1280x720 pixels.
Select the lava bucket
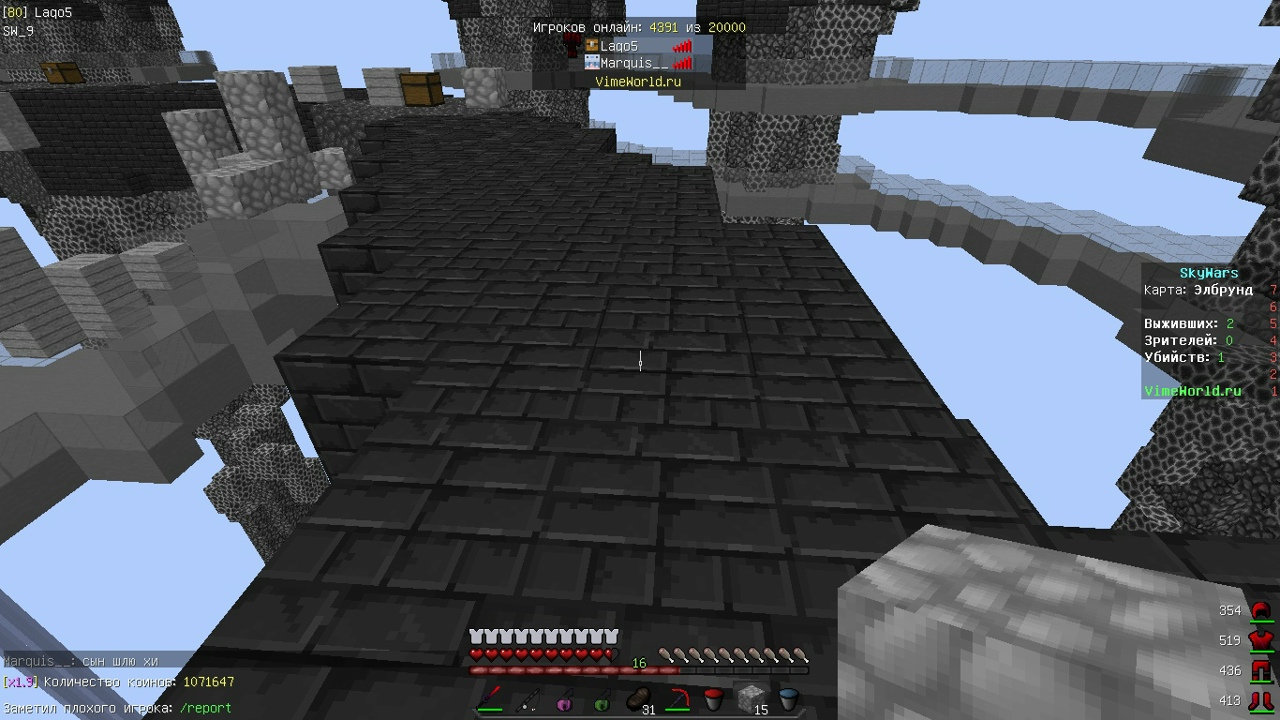click(x=713, y=698)
